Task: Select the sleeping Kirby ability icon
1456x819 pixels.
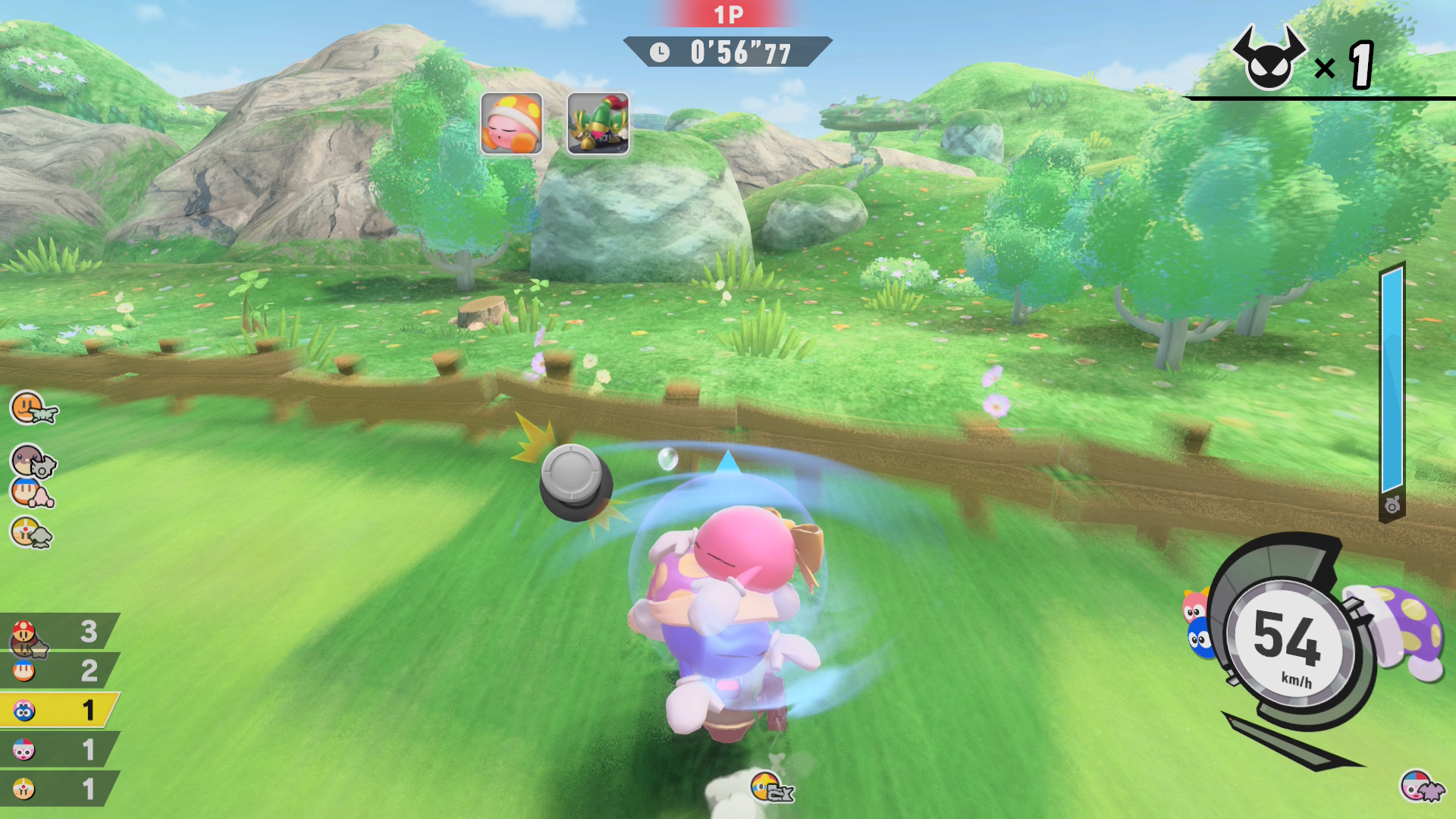Action: [x=511, y=124]
